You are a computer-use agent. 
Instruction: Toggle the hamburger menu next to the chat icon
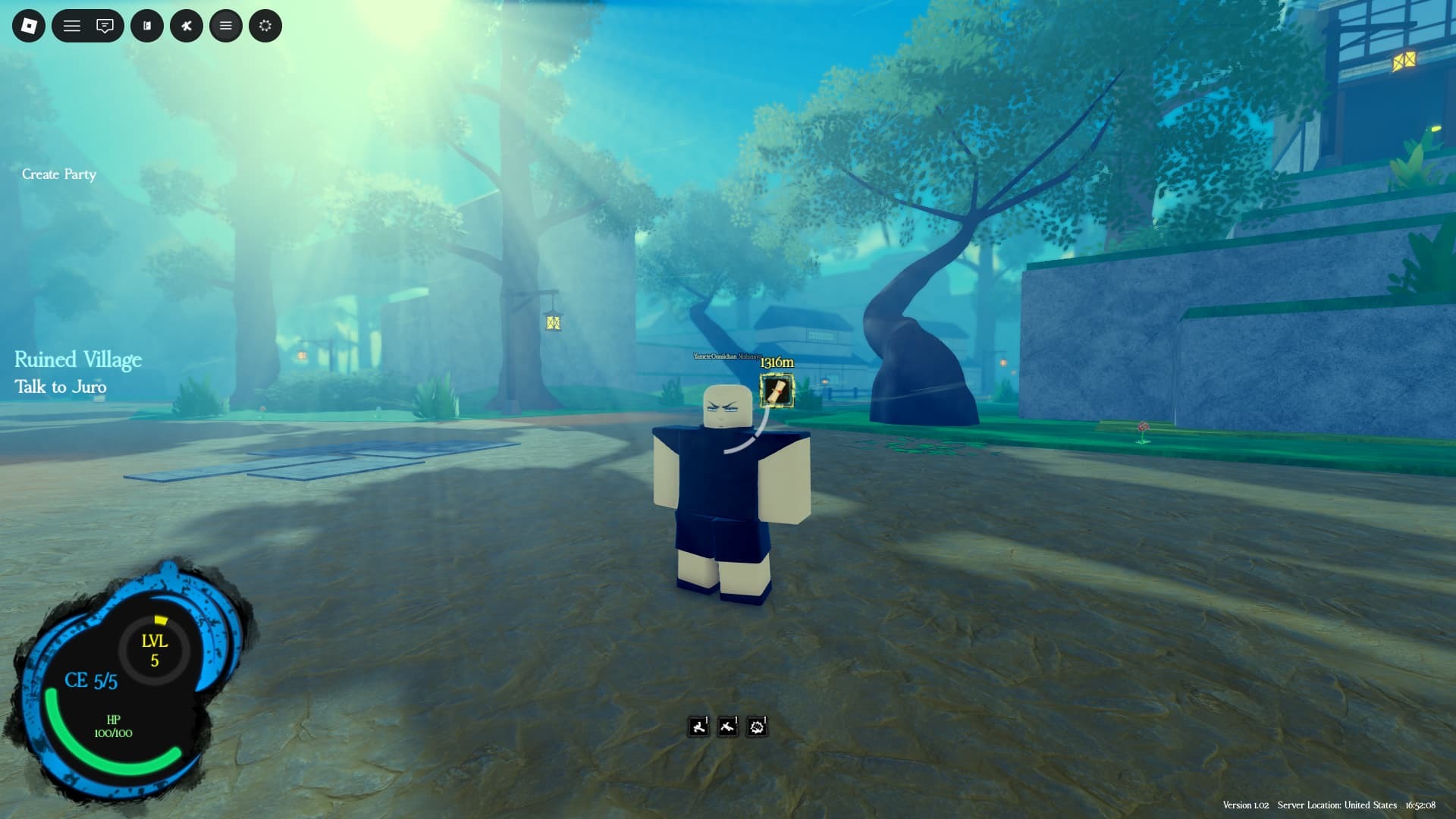tap(71, 25)
